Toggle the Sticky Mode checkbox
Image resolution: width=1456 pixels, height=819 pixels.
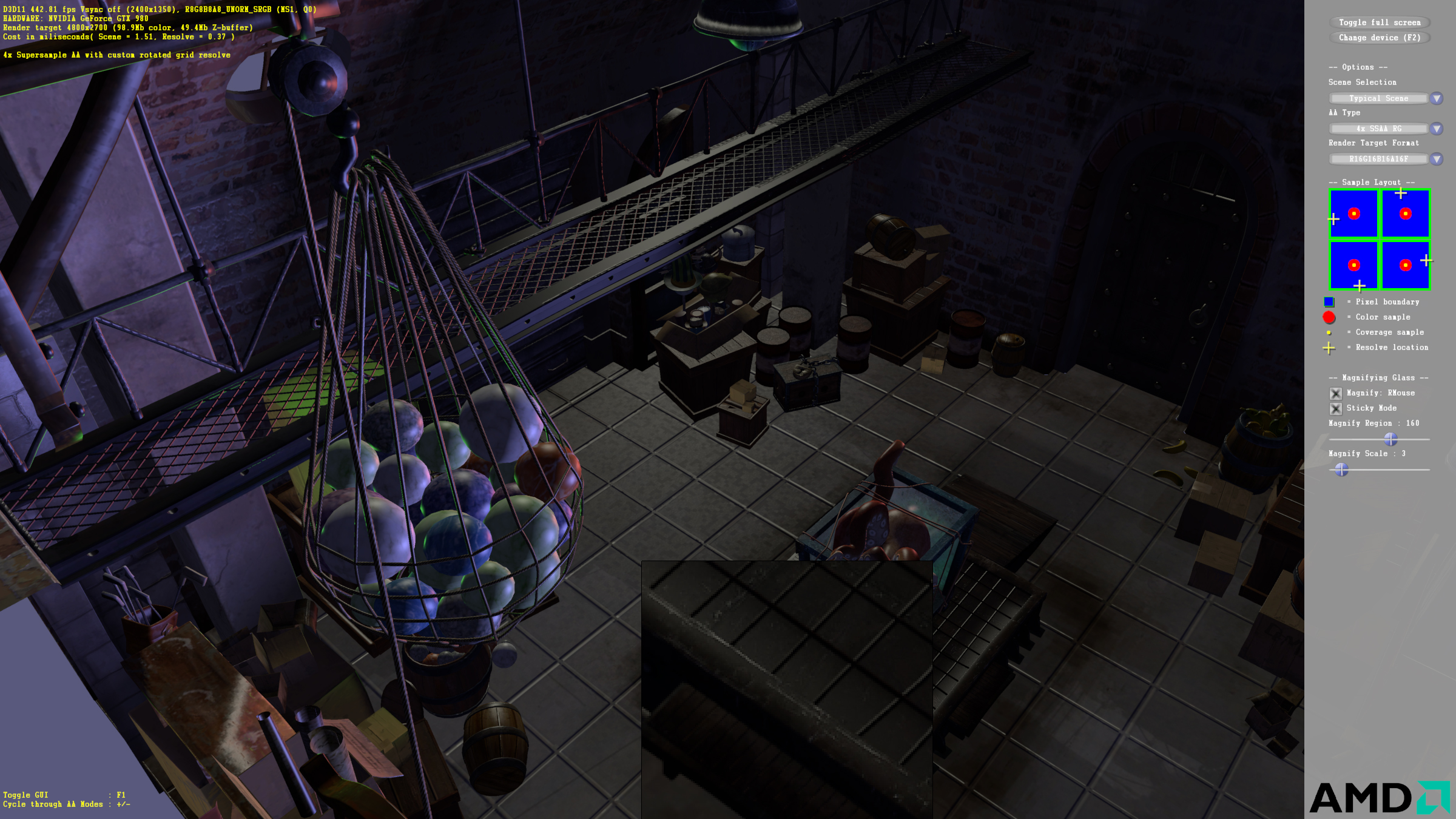click(x=1335, y=408)
